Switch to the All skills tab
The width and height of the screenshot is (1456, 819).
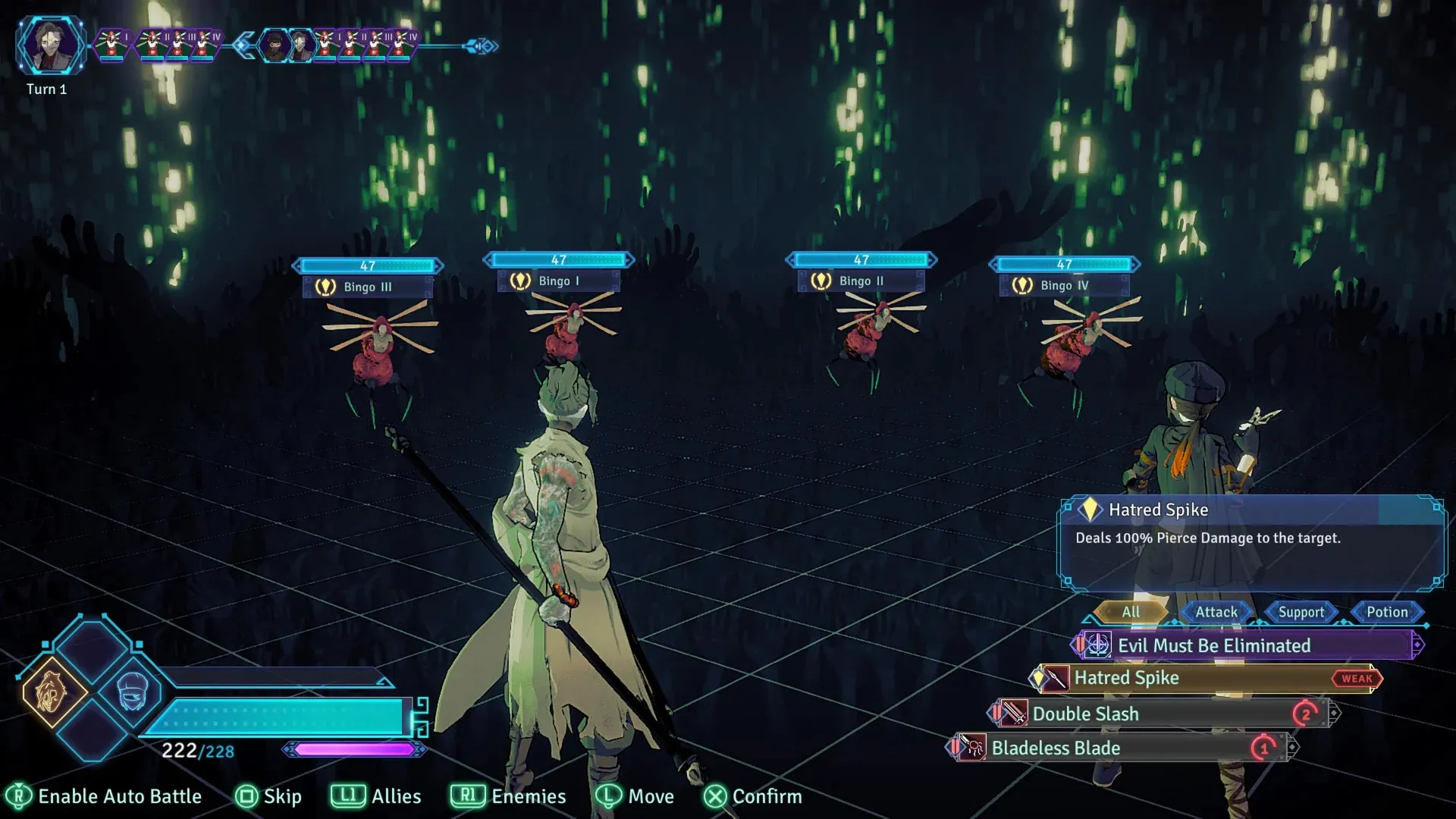pyautogui.click(x=1131, y=612)
